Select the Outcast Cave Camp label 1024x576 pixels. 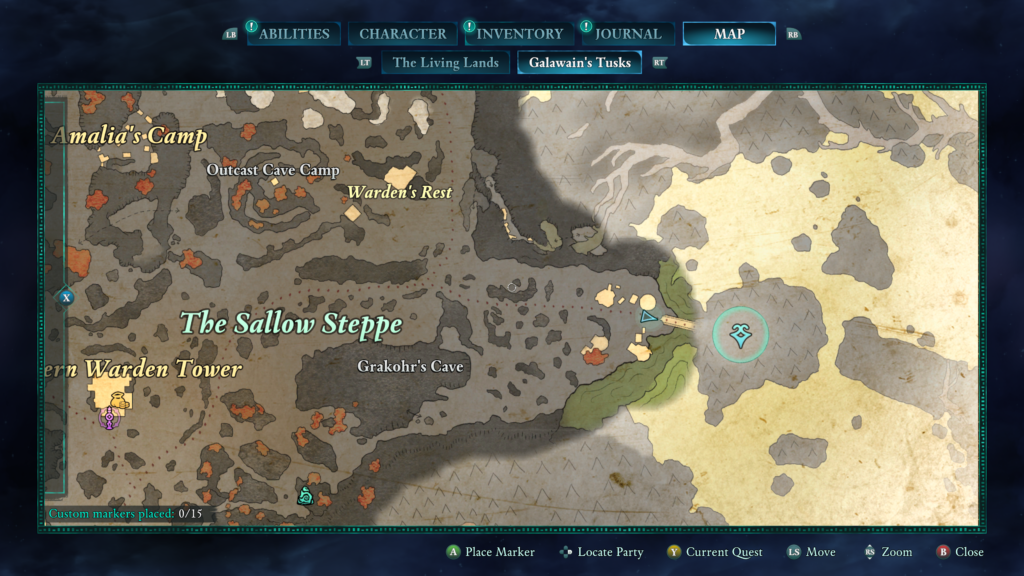272,171
